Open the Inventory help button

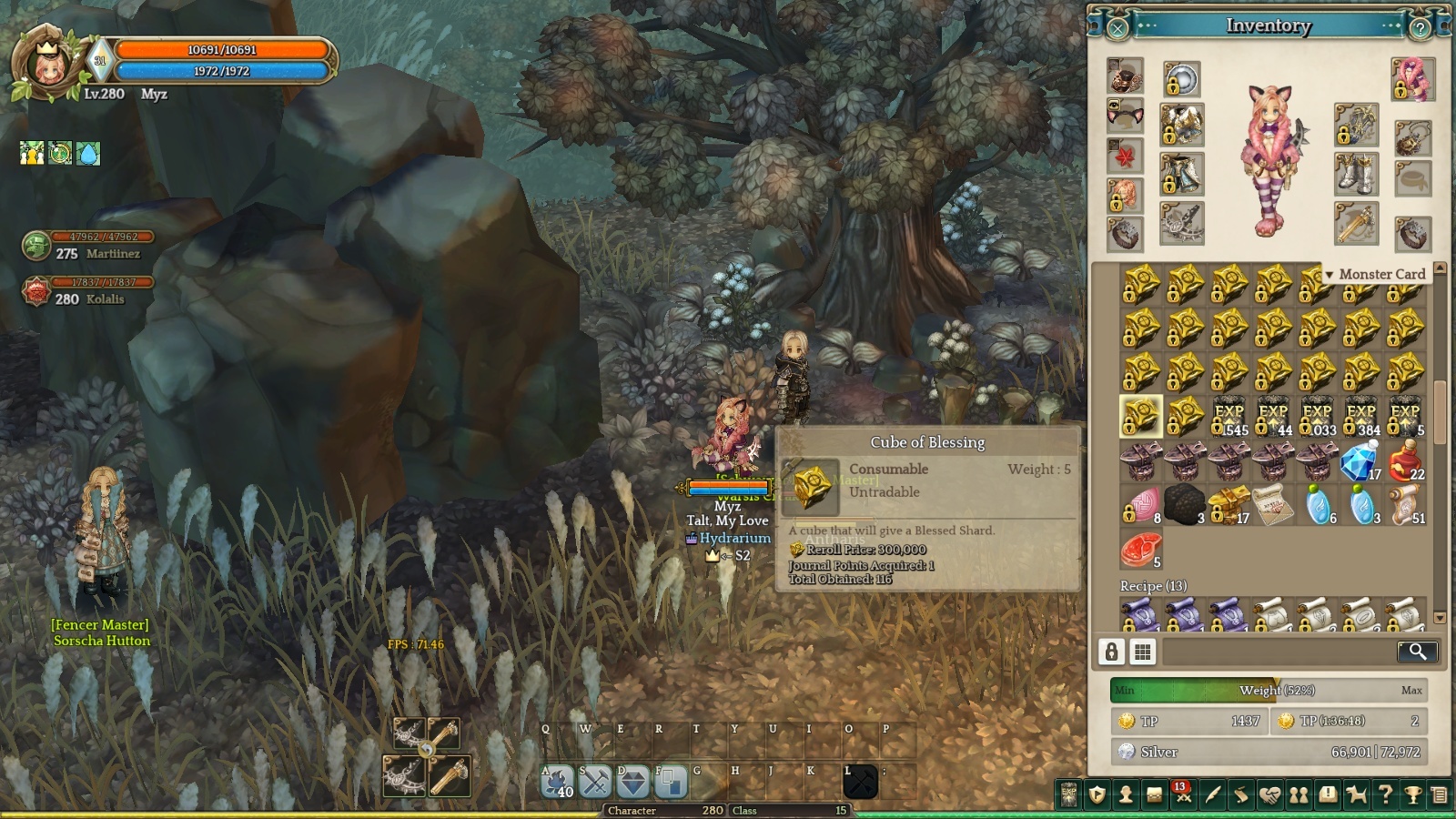pos(1420,28)
